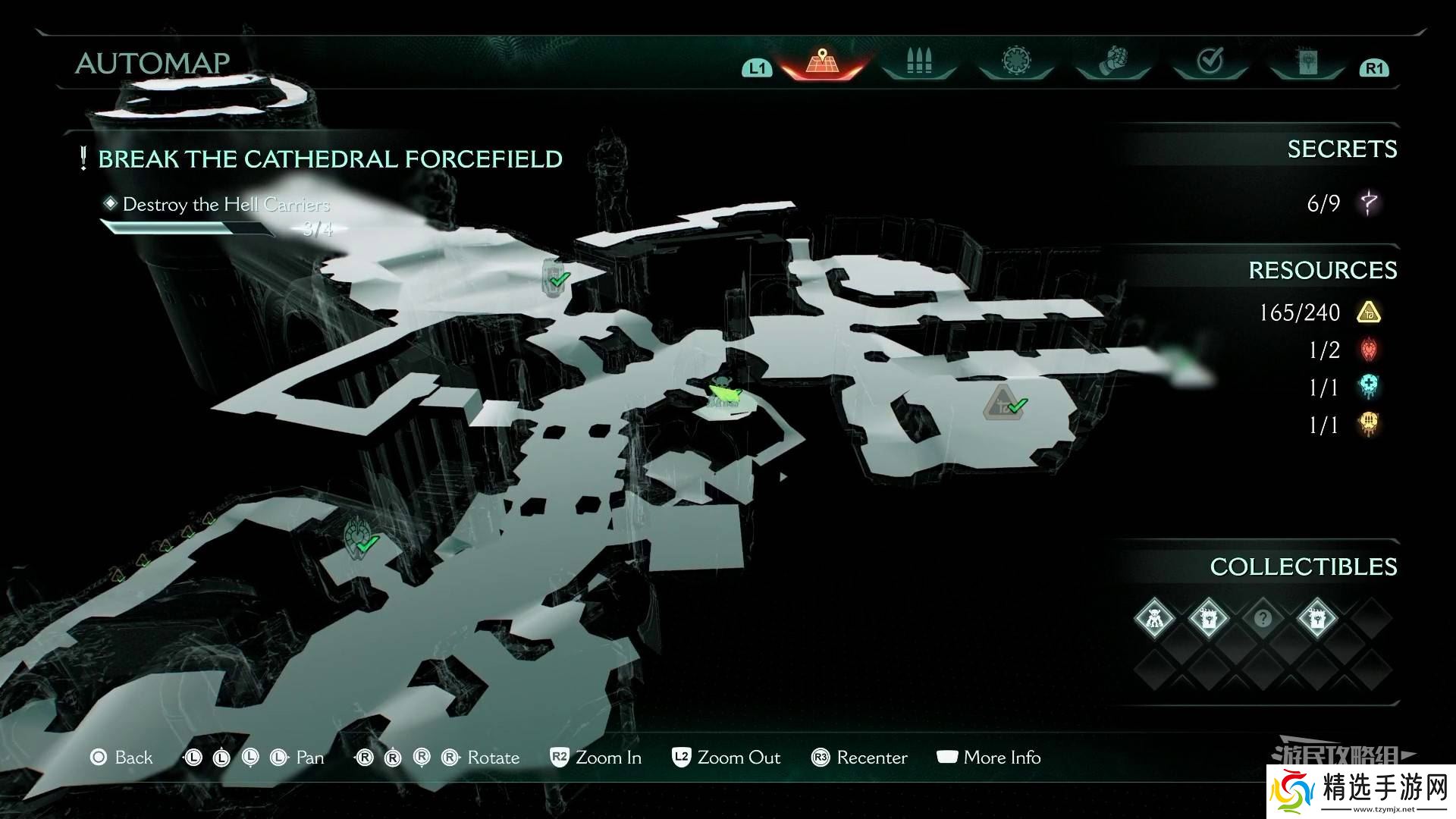Open the checkmark challenges tab
The height and width of the screenshot is (819, 1456).
(x=1210, y=62)
